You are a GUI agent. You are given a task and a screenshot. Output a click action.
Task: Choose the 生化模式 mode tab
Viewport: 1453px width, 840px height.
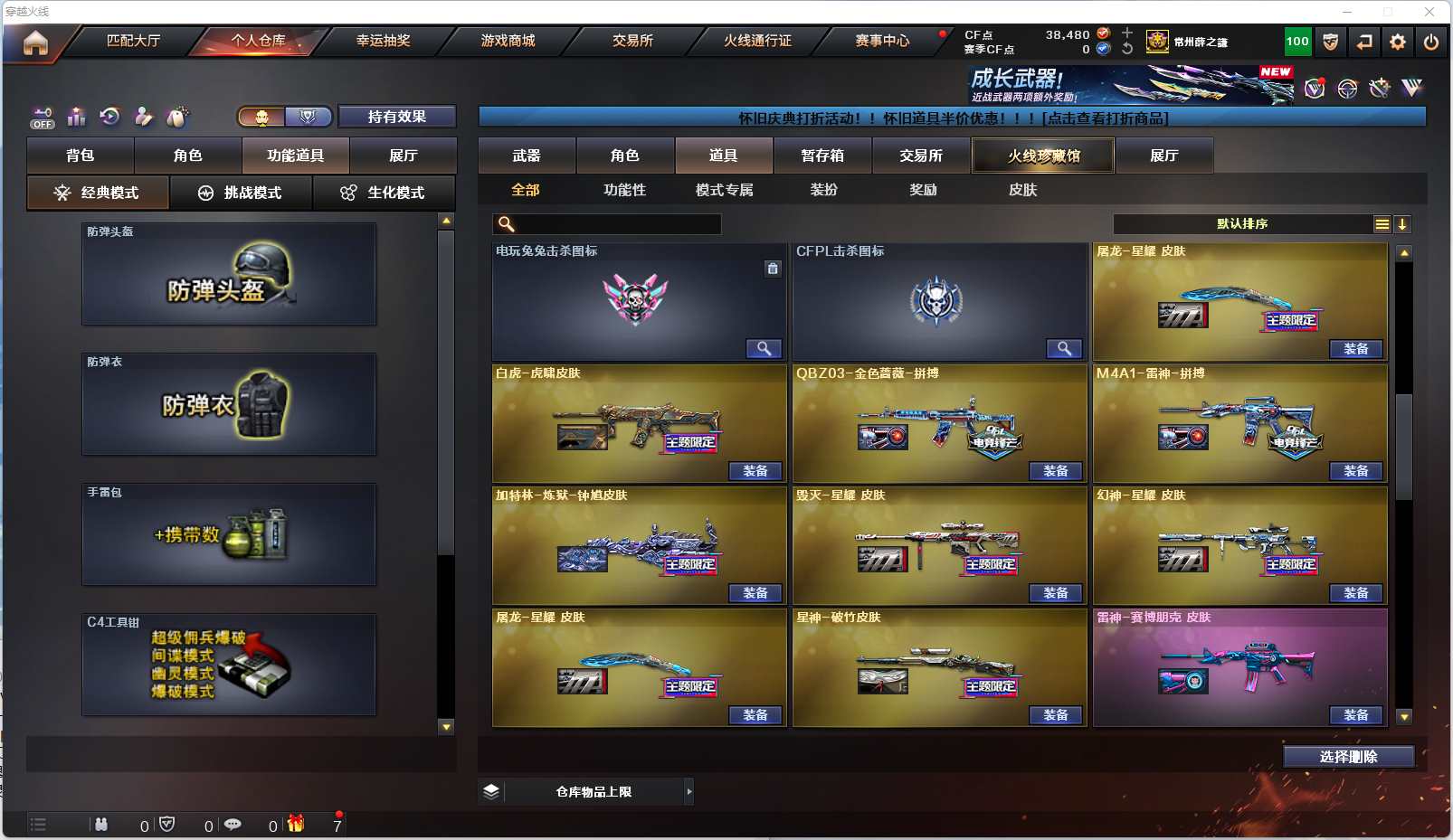384,193
